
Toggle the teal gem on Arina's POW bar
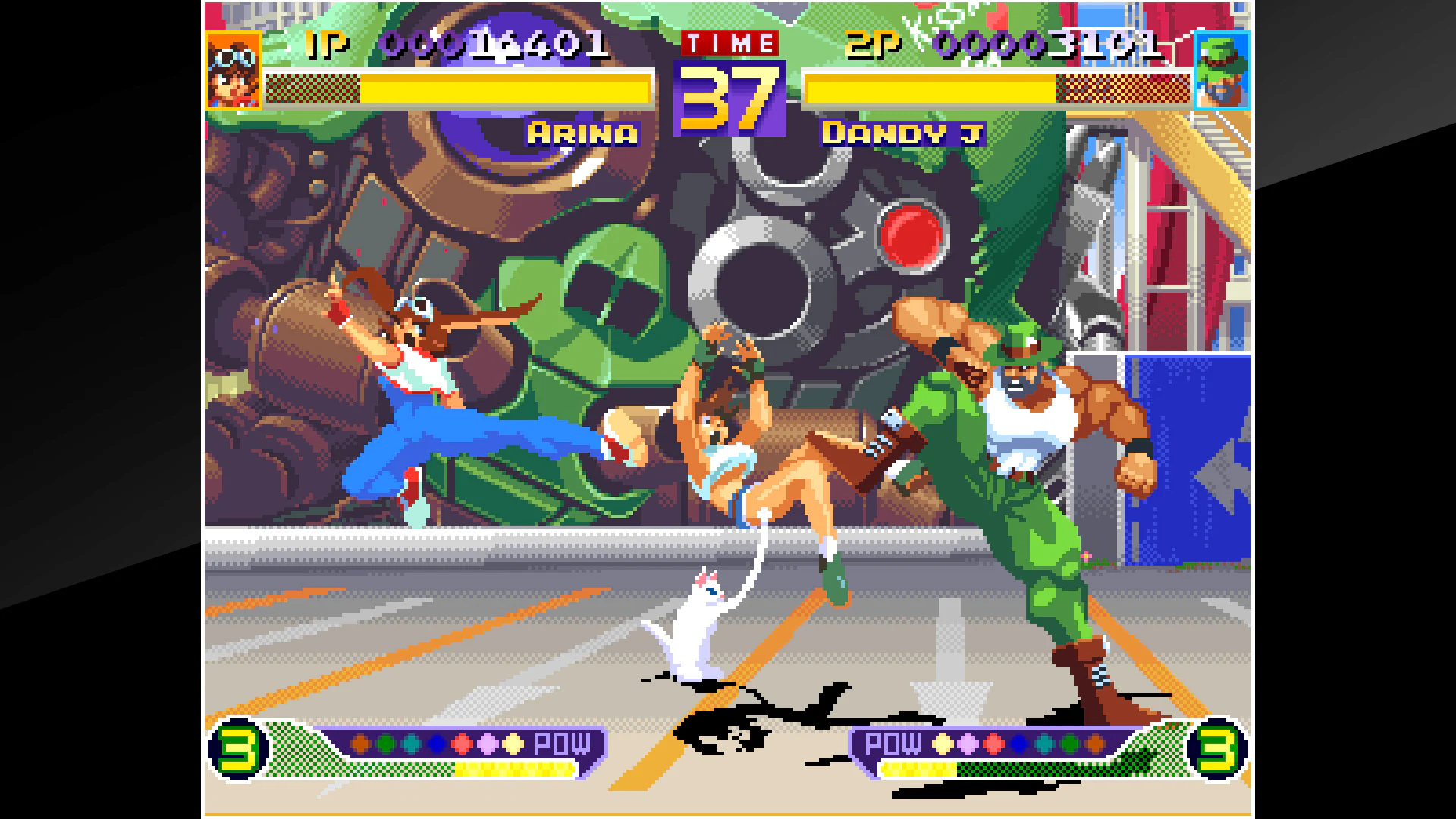[x=410, y=743]
